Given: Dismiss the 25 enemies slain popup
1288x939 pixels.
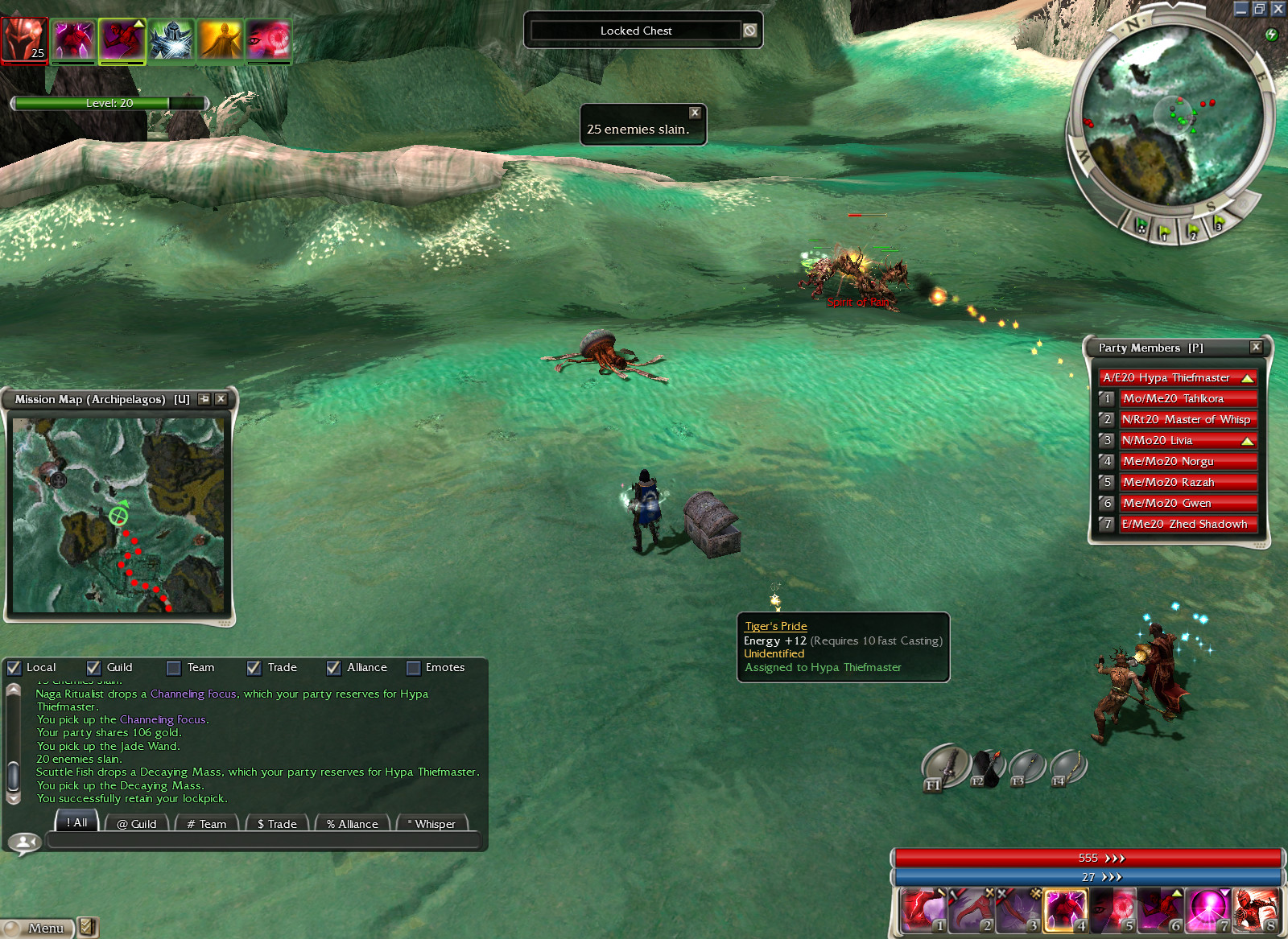Looking at the screenshot, I should coord(695,113).
